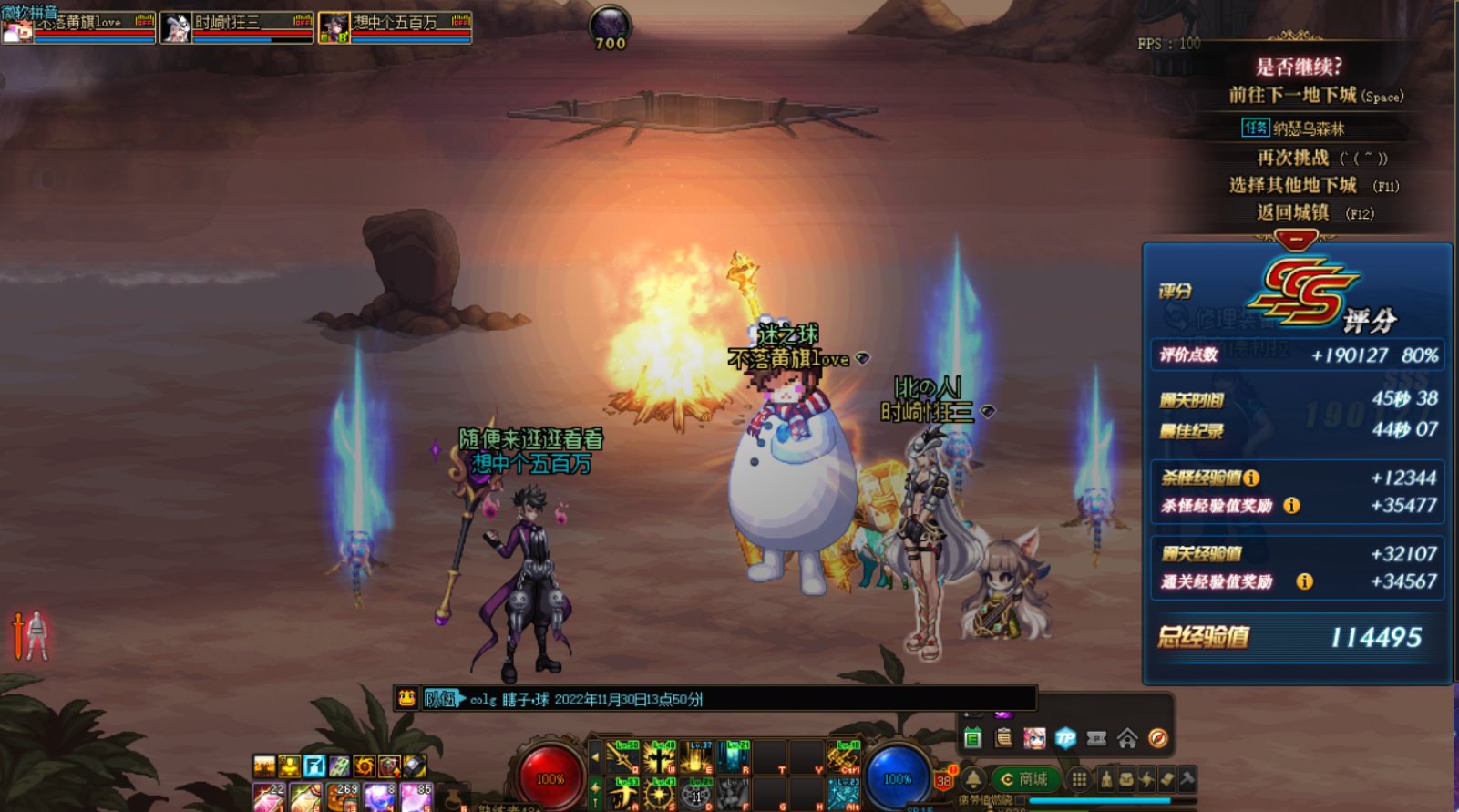
Task: Click the hammer icon in menu bar
Action: pos(1187,779)
